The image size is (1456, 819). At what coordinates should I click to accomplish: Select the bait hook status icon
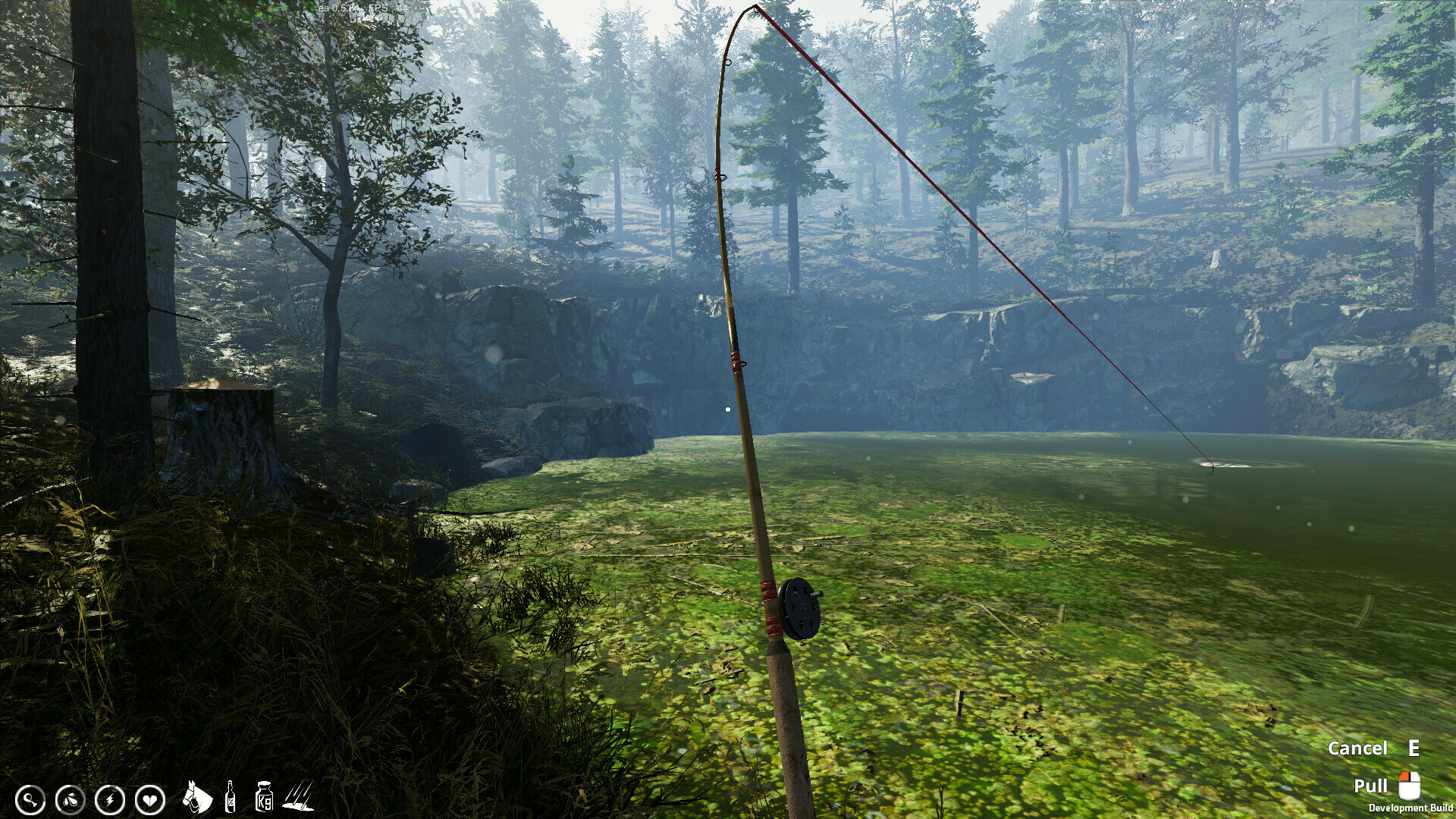[30, 799]
